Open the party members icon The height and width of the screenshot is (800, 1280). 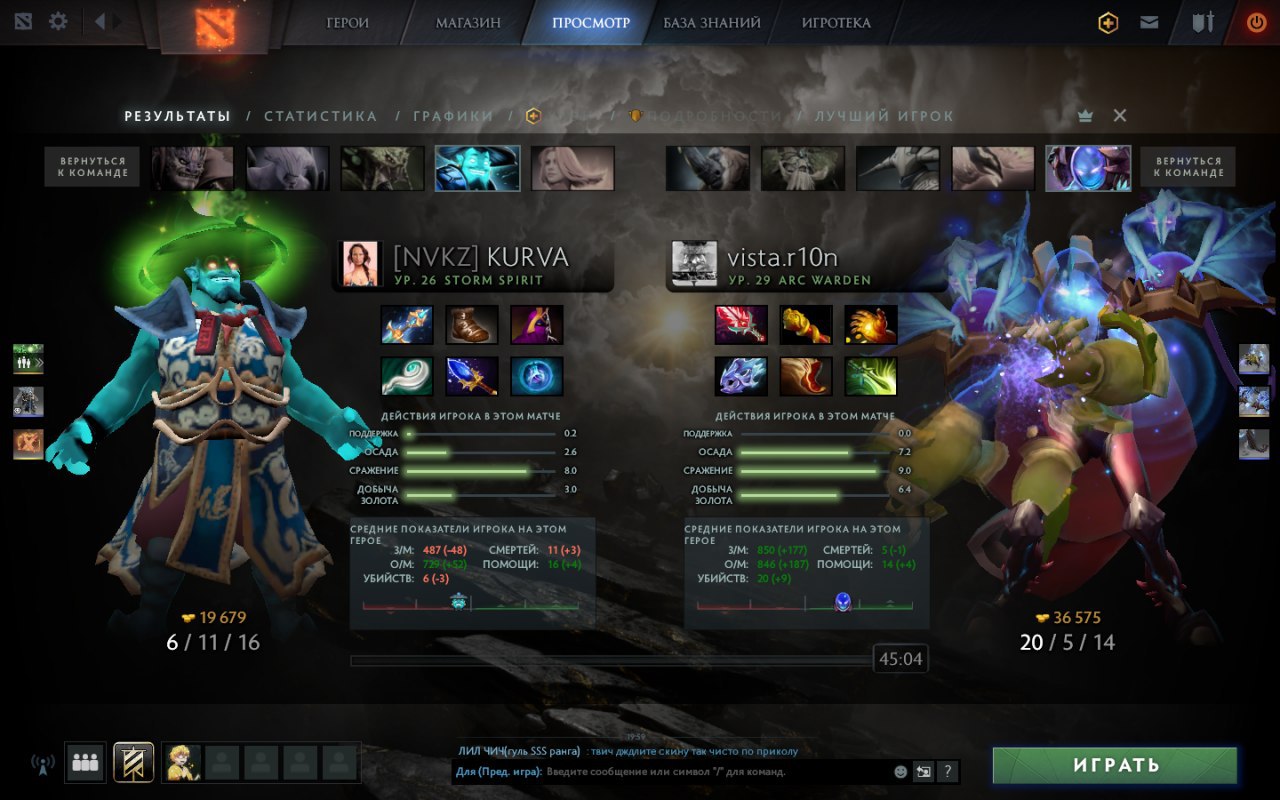coord(85,763)
